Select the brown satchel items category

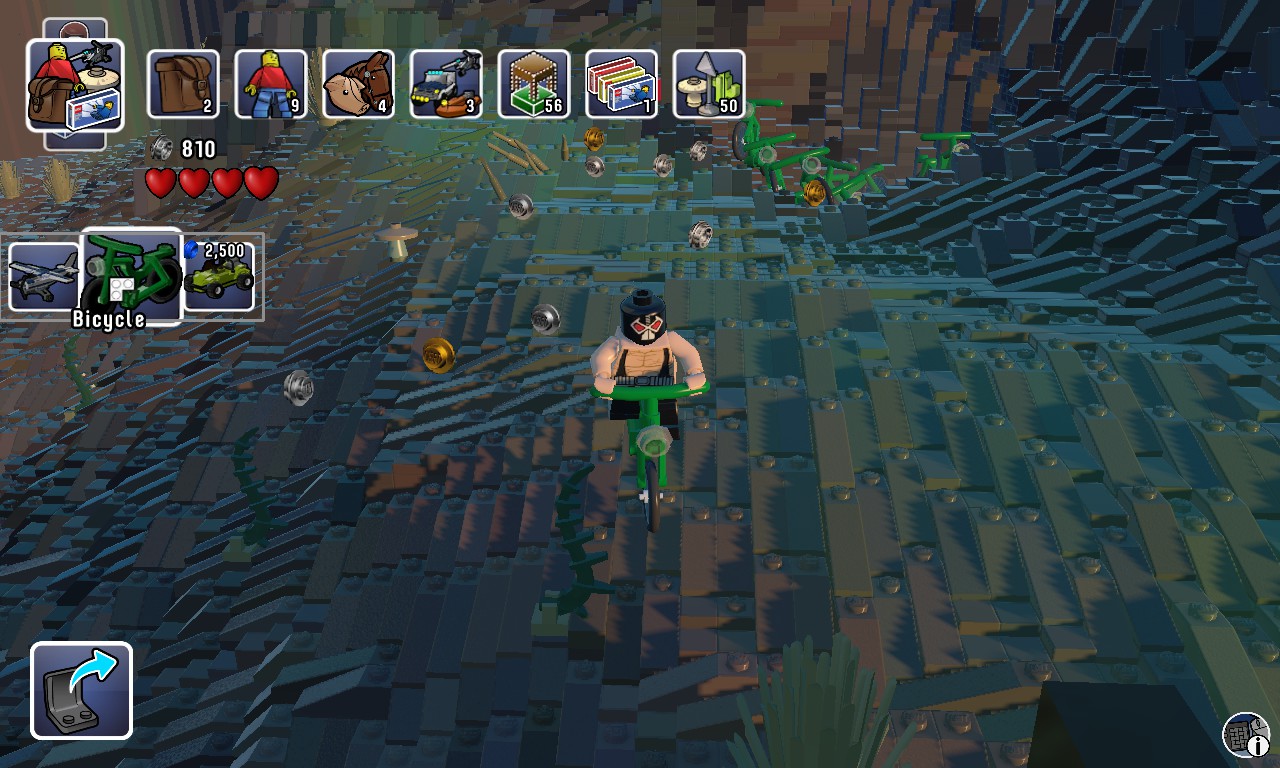(183, 84)
